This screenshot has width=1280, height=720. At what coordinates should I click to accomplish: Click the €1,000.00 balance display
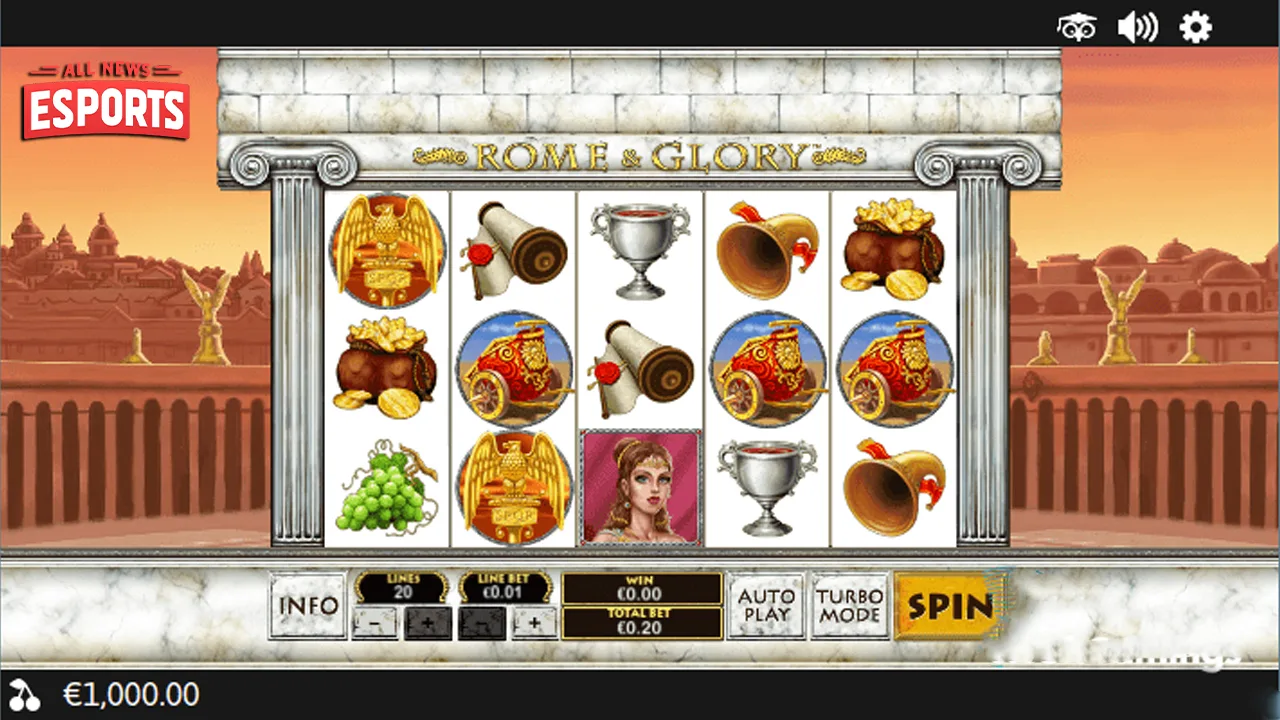click(131, 693)
